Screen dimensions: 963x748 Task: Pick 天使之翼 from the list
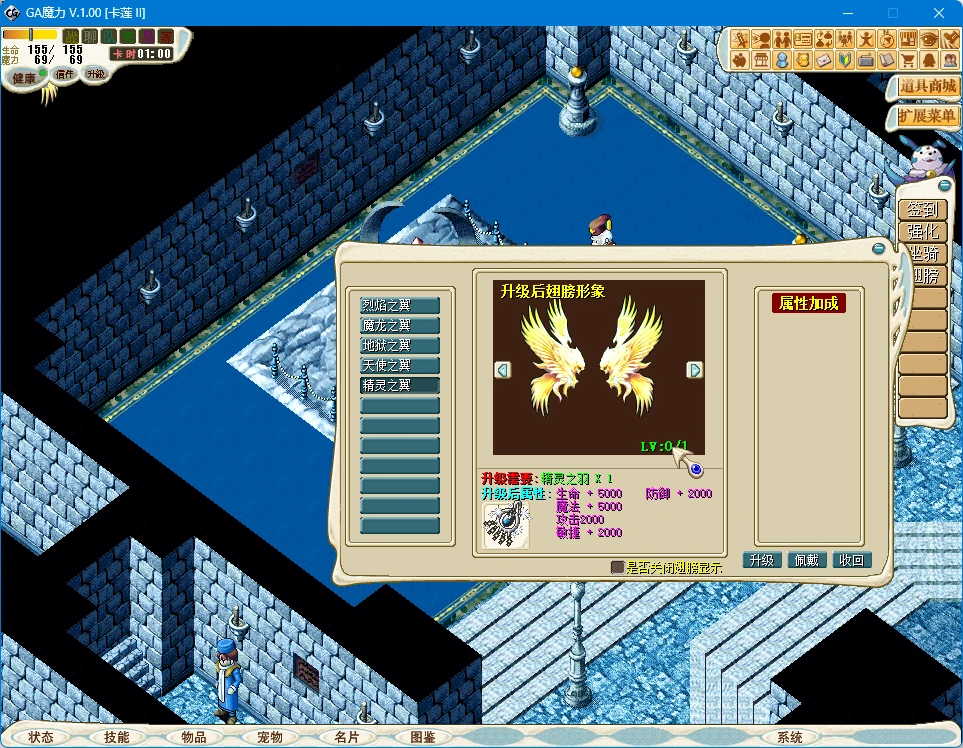pyautogui.click(x=400, y=365)
